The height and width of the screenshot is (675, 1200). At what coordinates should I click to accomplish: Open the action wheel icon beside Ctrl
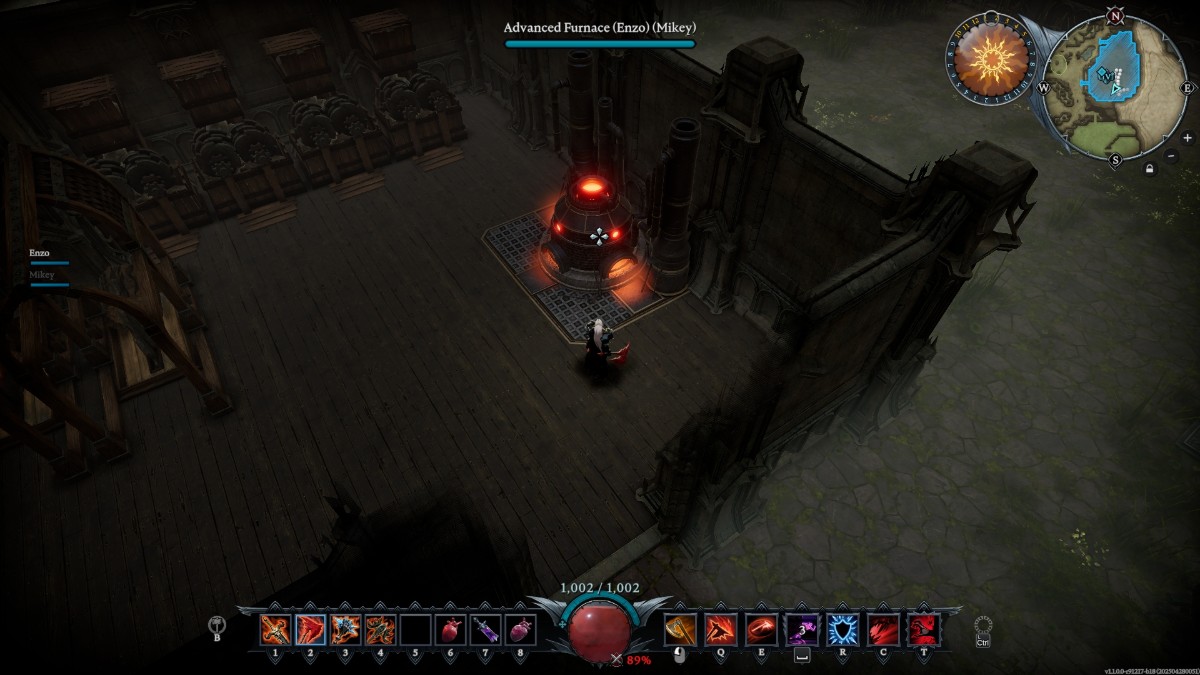[983, 625]
